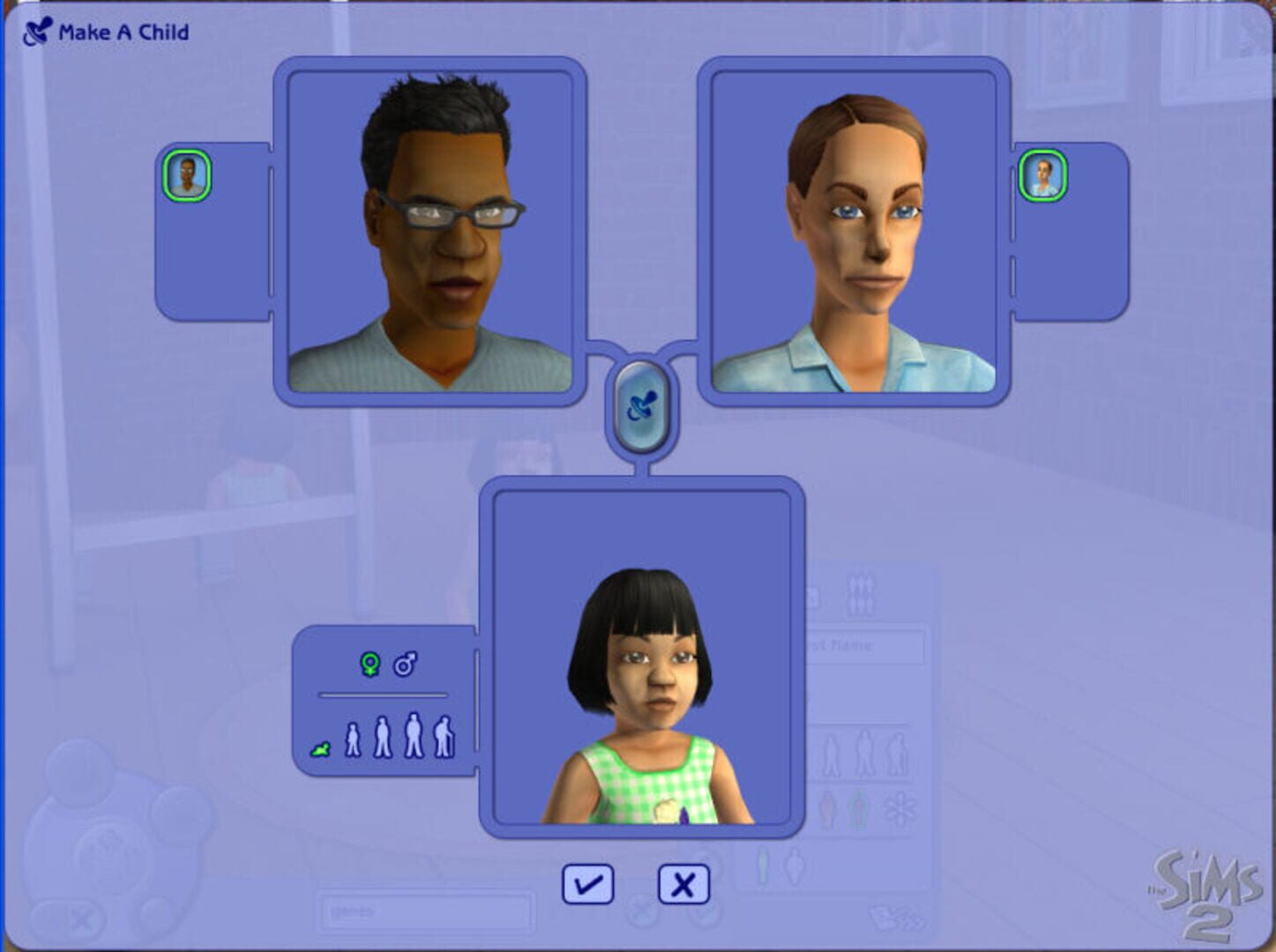This screenshot has width=1276, height=952.
Task: Click the father's large portrait
Action: 432,234
